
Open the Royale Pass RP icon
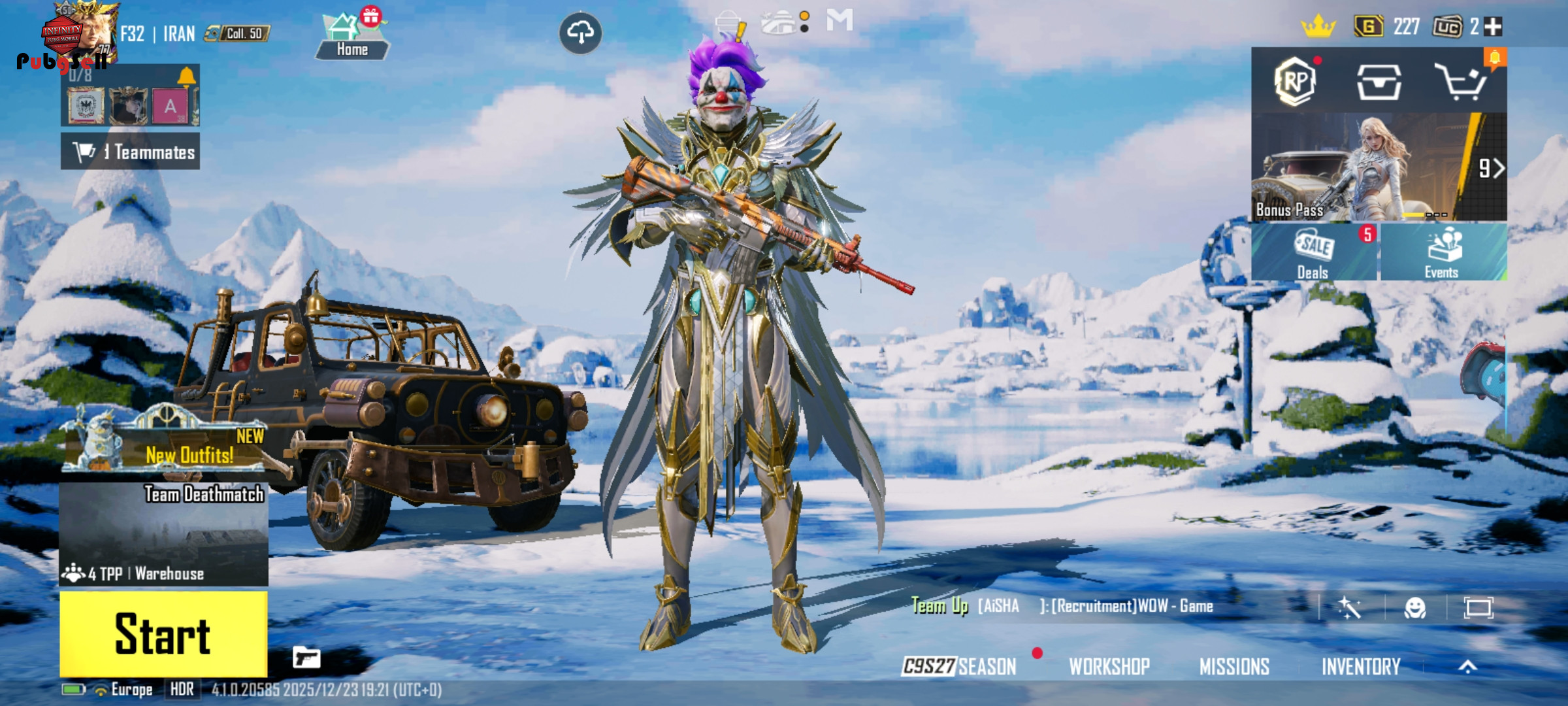click(1295, 82)
